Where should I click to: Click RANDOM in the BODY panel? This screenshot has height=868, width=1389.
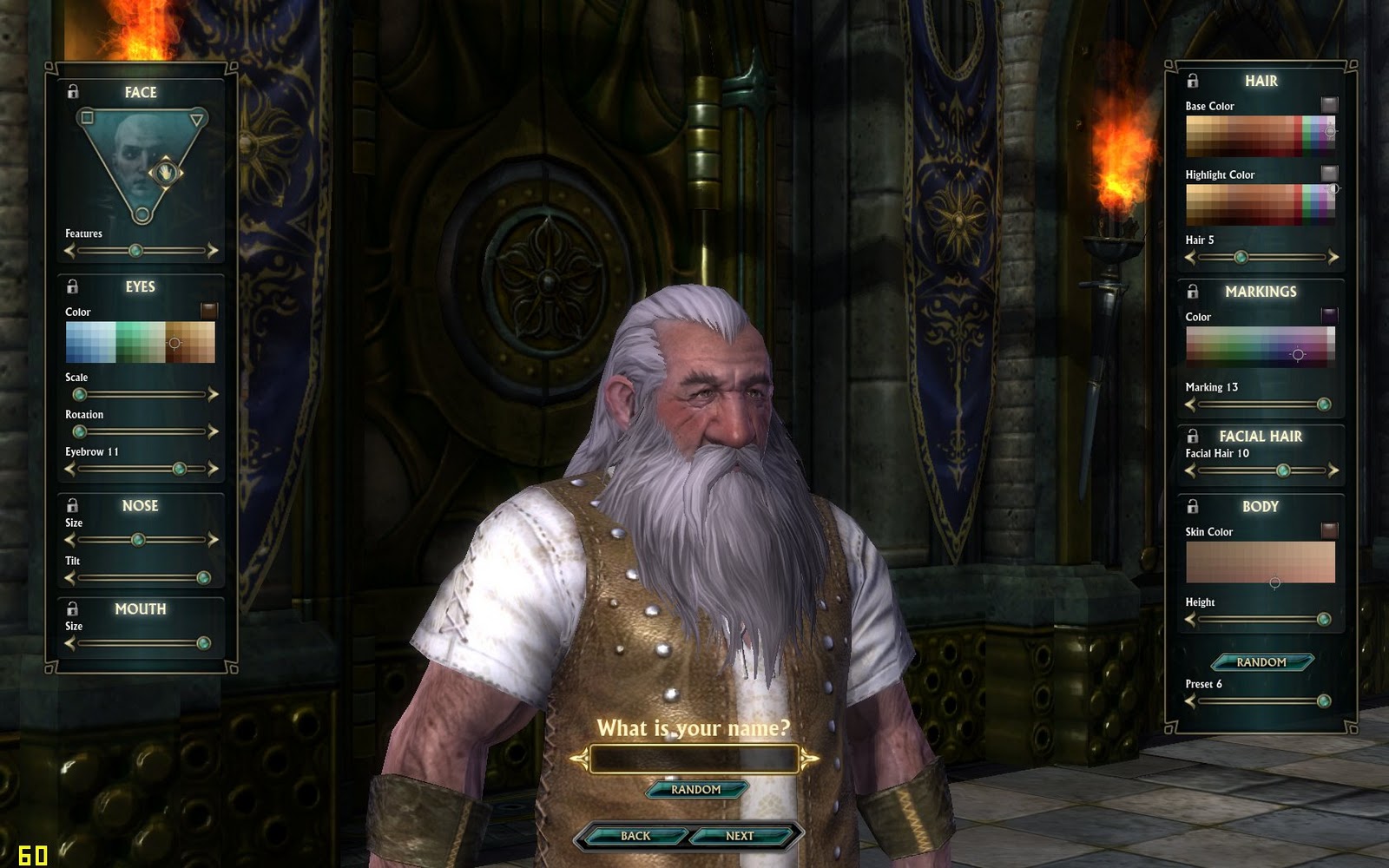1260,662
